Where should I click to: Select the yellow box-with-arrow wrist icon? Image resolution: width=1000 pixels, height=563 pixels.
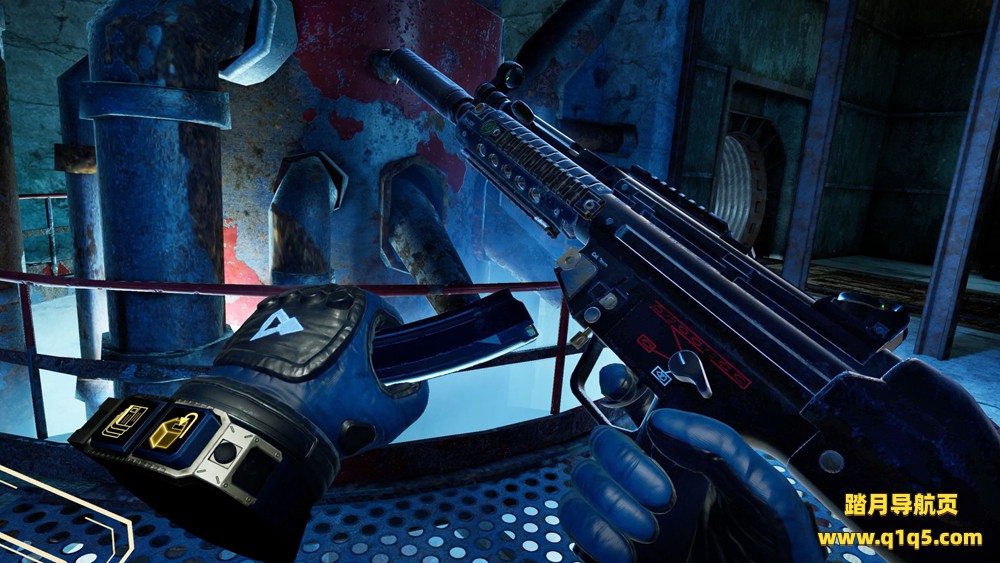[166, 430]
